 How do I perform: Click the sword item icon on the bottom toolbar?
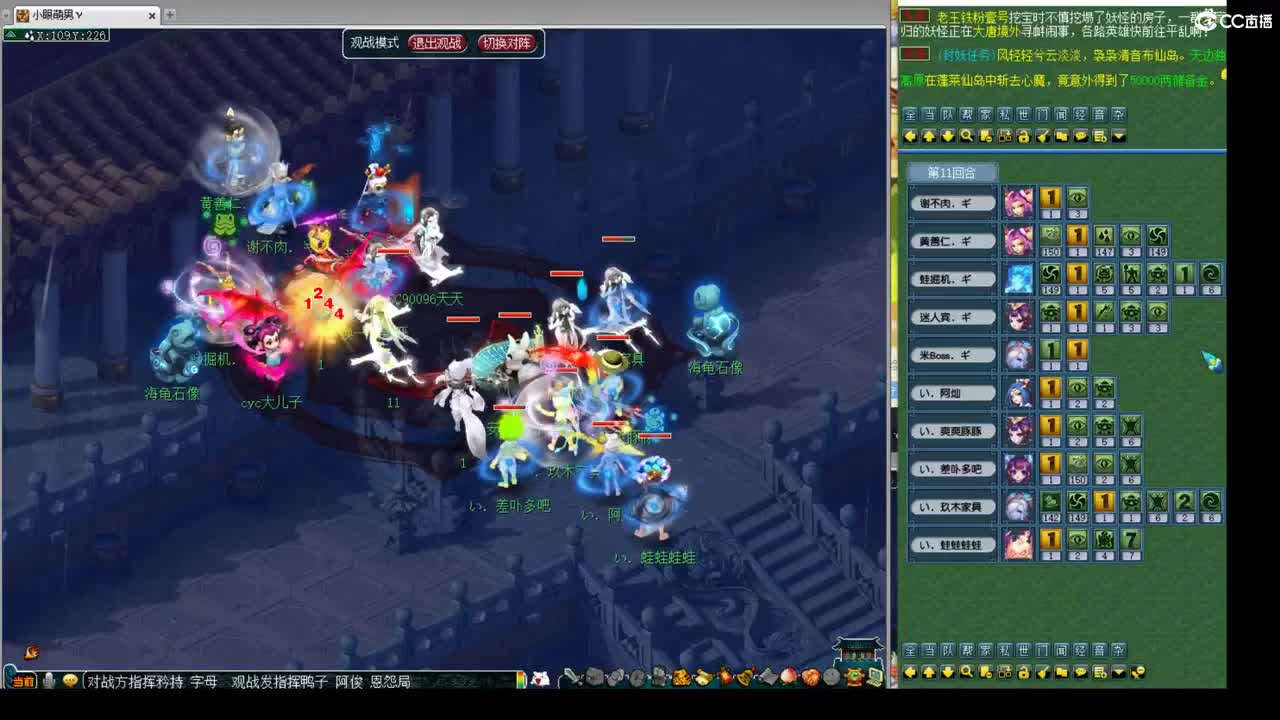(569, 678)
